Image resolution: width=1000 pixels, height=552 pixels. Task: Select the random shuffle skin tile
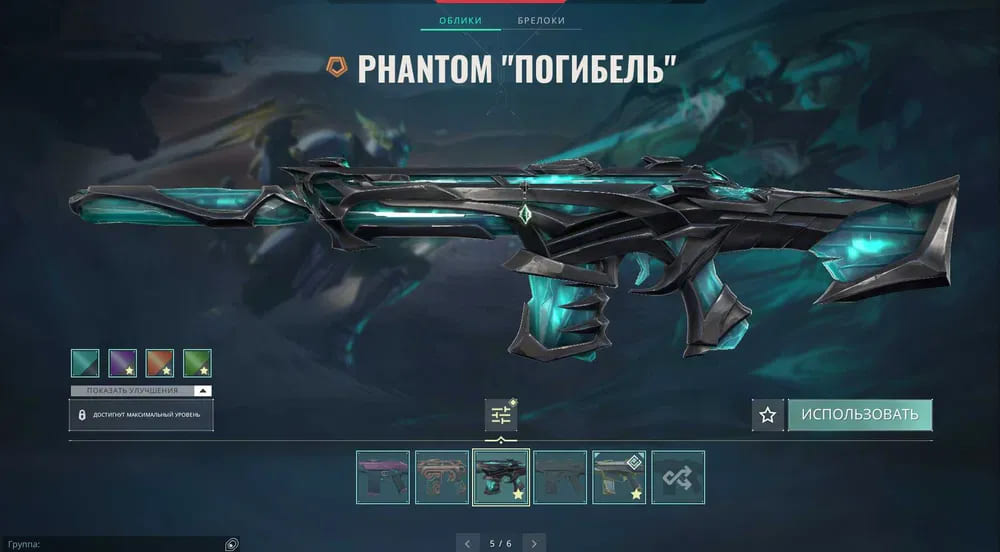click(678, 477)
